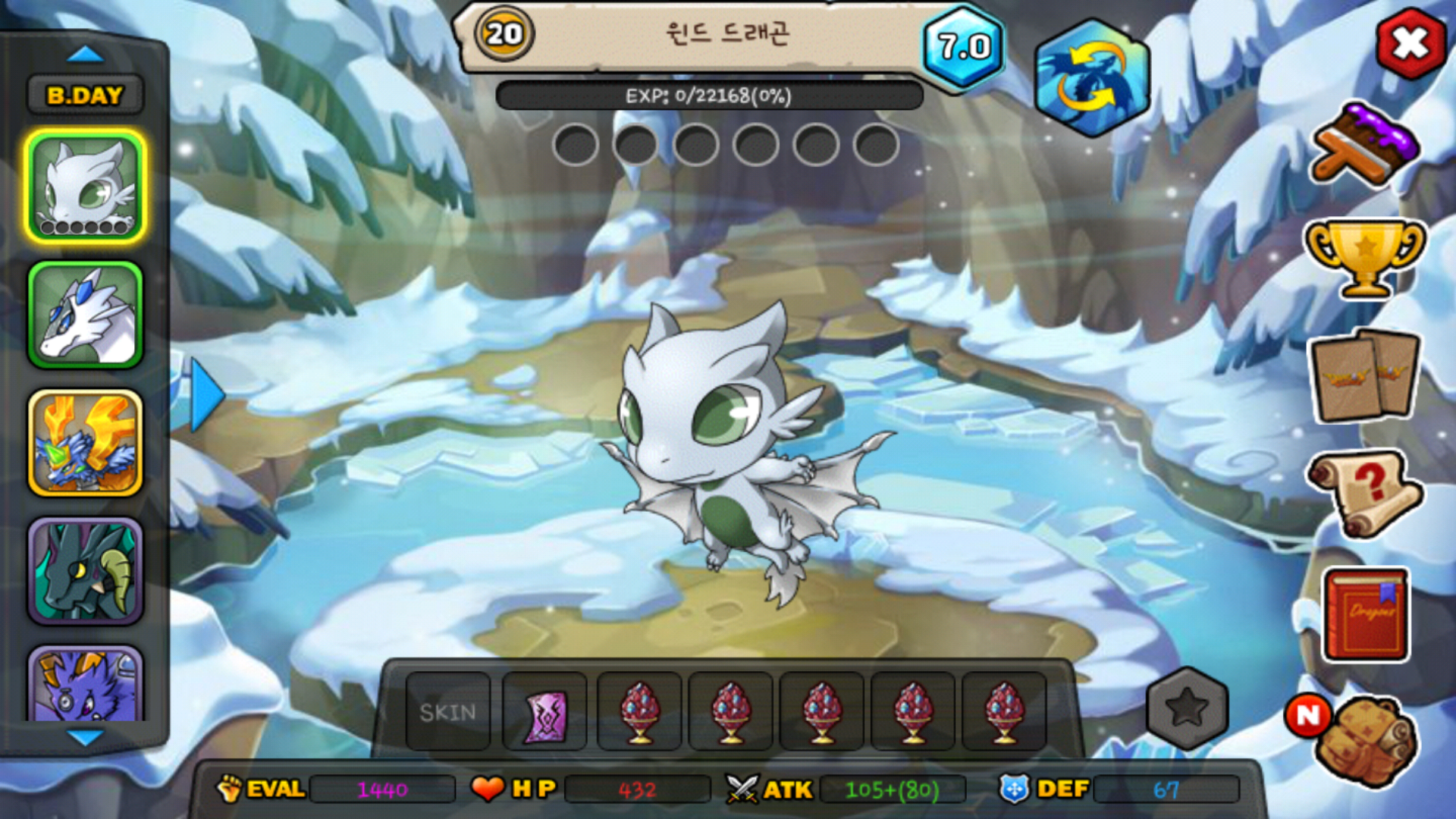Open the purple paint brush tool
The width and height of the screenshot is (1456, 819).
[1365, 146]
